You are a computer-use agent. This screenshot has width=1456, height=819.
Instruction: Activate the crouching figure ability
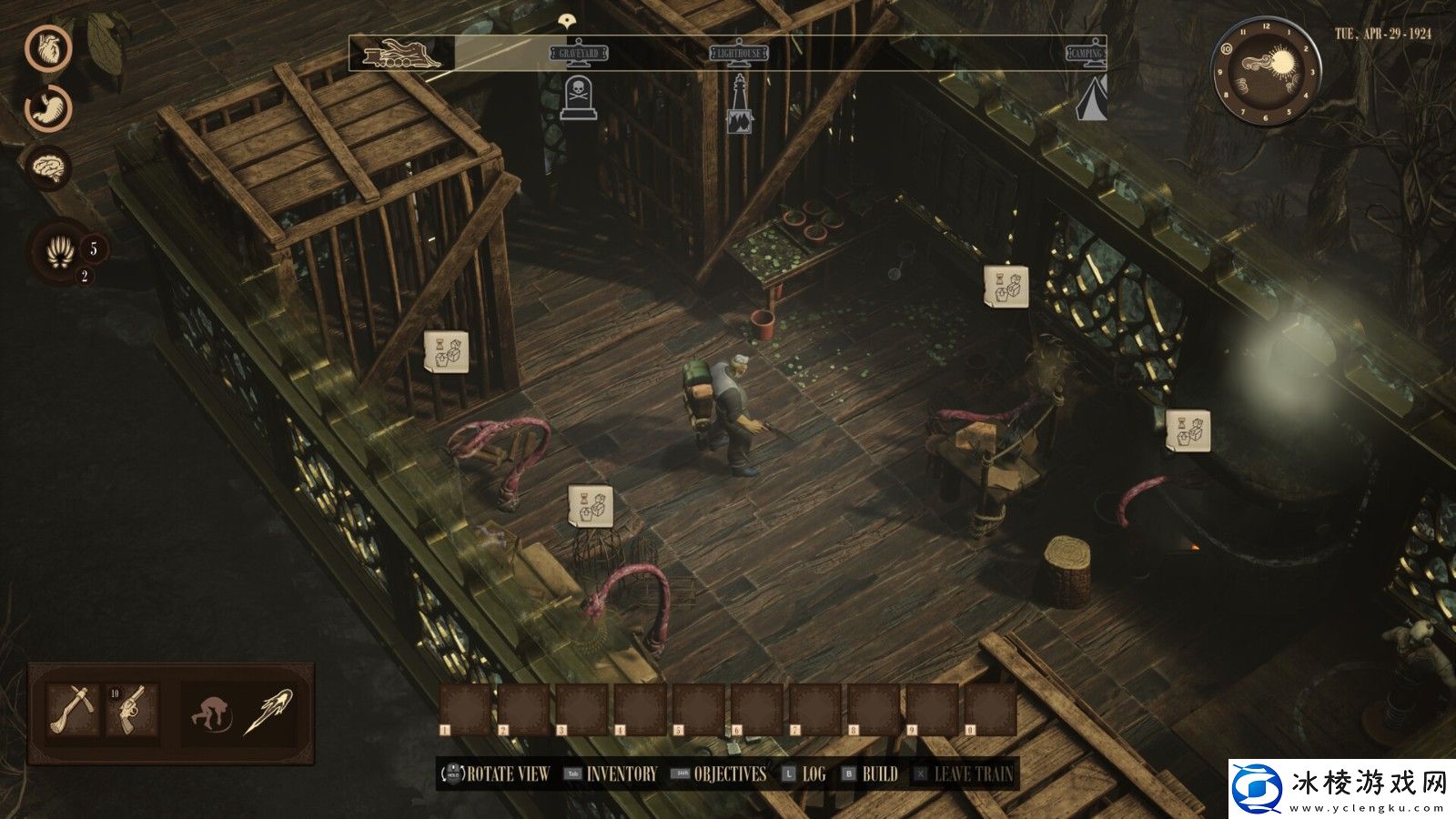pyautogui.click(x=211, y=711)
